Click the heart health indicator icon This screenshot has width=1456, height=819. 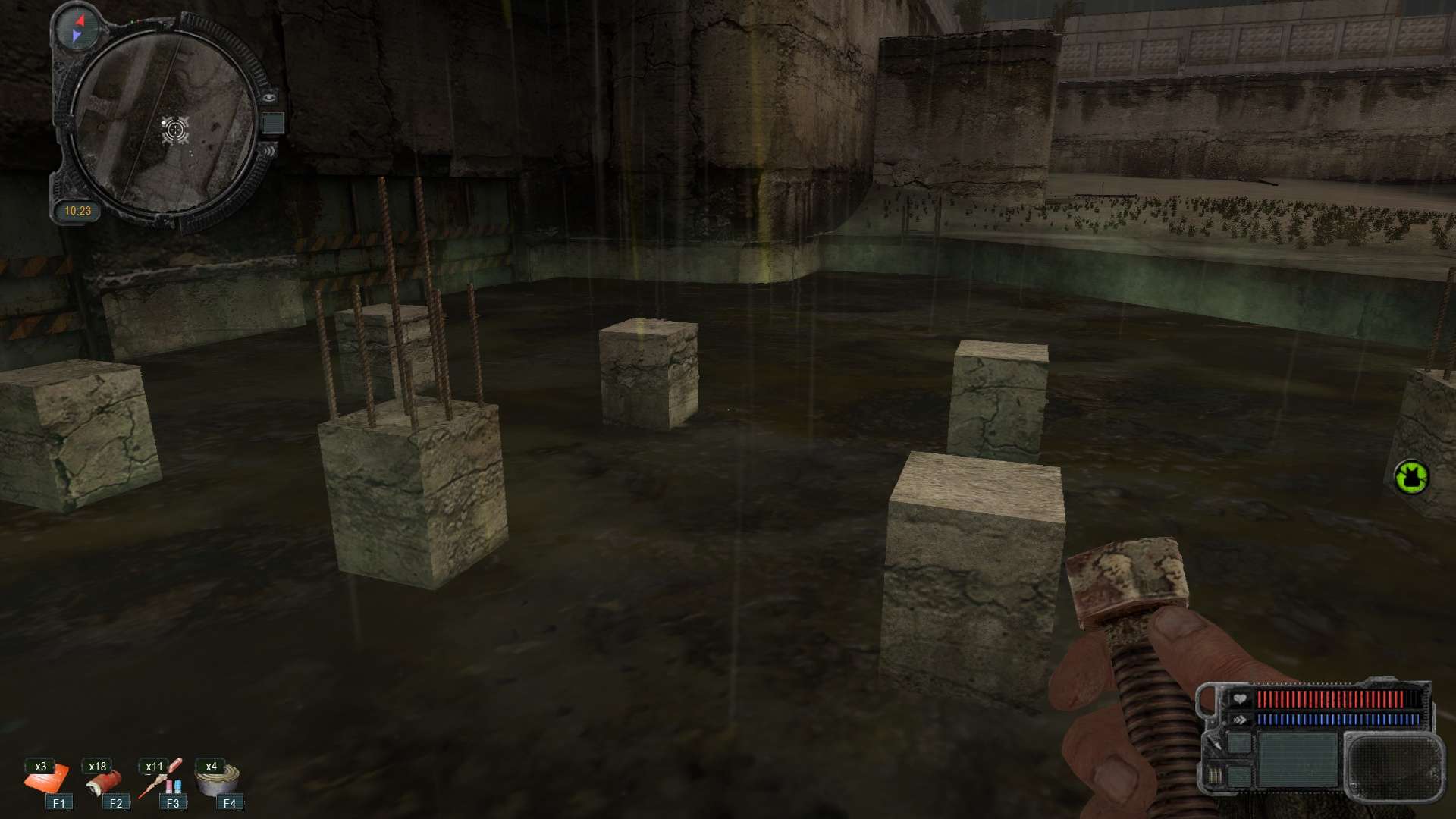click(1240, 698)
